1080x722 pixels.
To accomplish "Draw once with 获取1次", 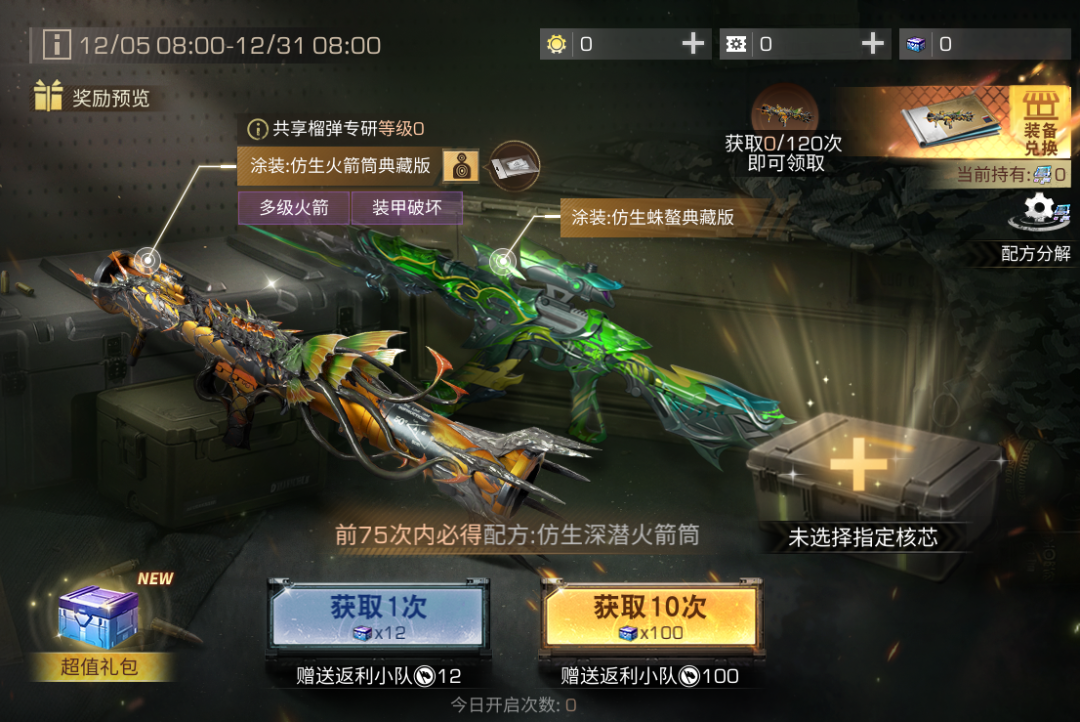I will pos(377,615).
